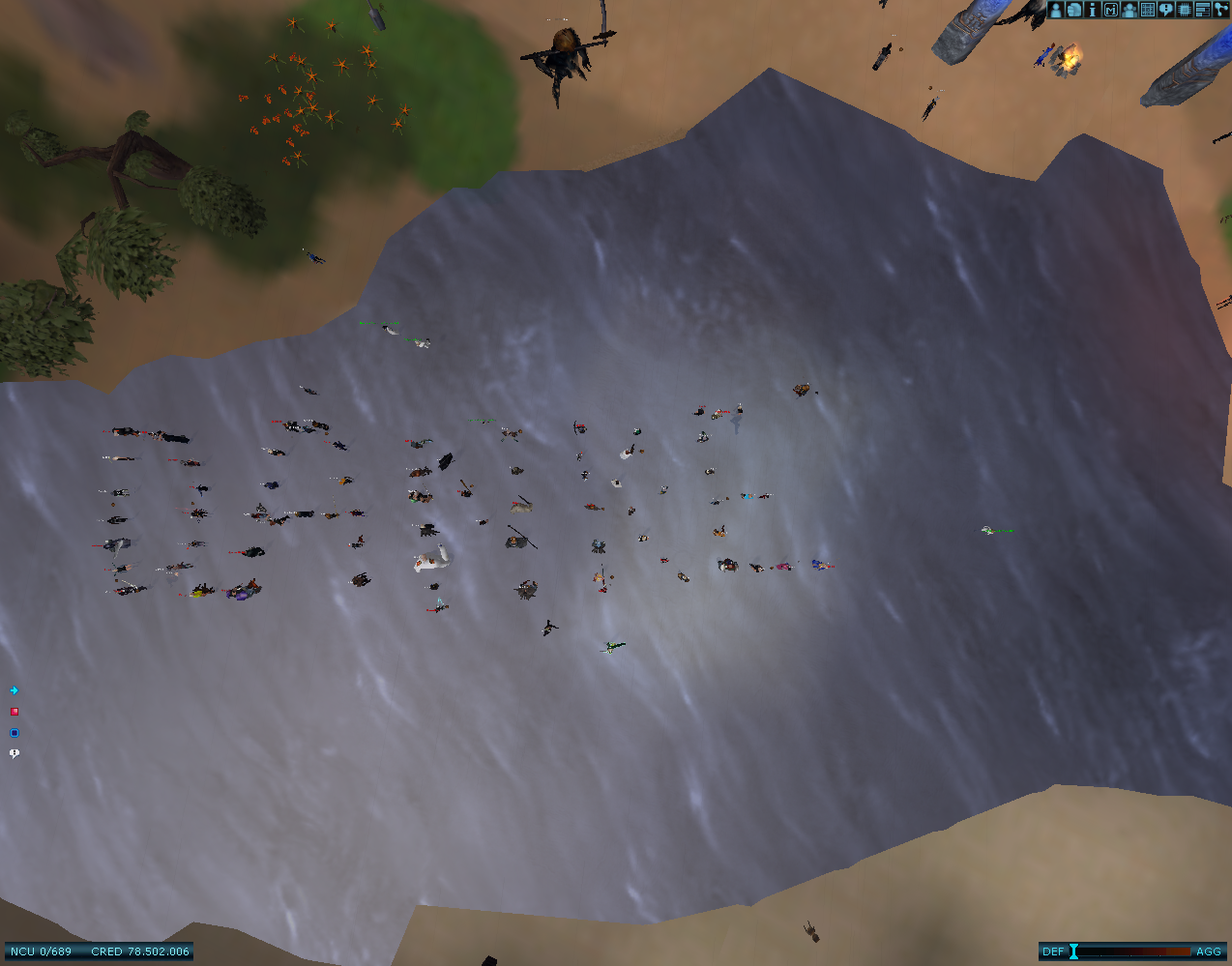The image size is (1232, 966).
Task: Set the DEF/AGG slider toward aggressive
Action: point(1185,951)
